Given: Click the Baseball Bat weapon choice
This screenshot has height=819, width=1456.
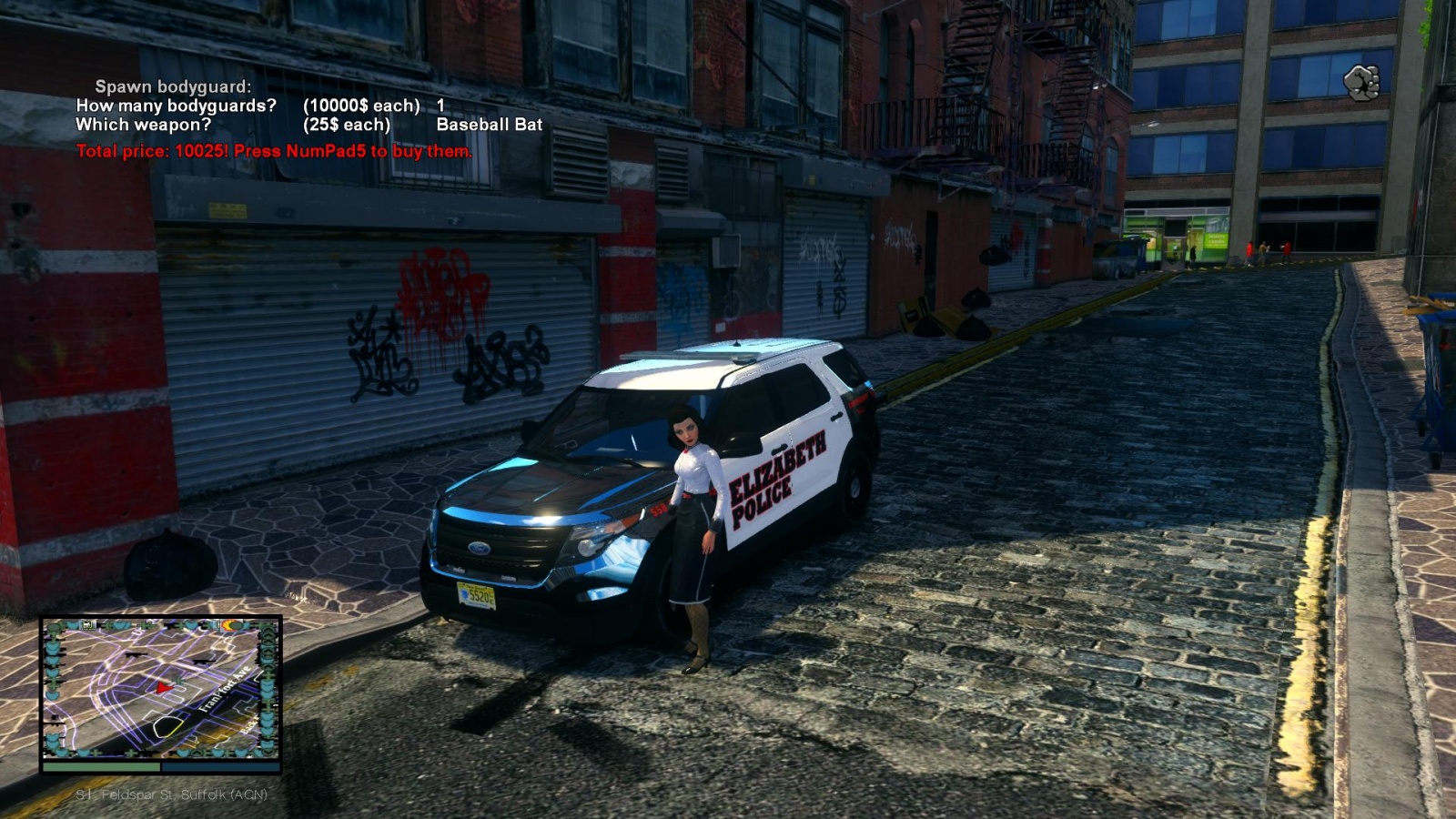Looking at the screenshot, I should [488, 126].
